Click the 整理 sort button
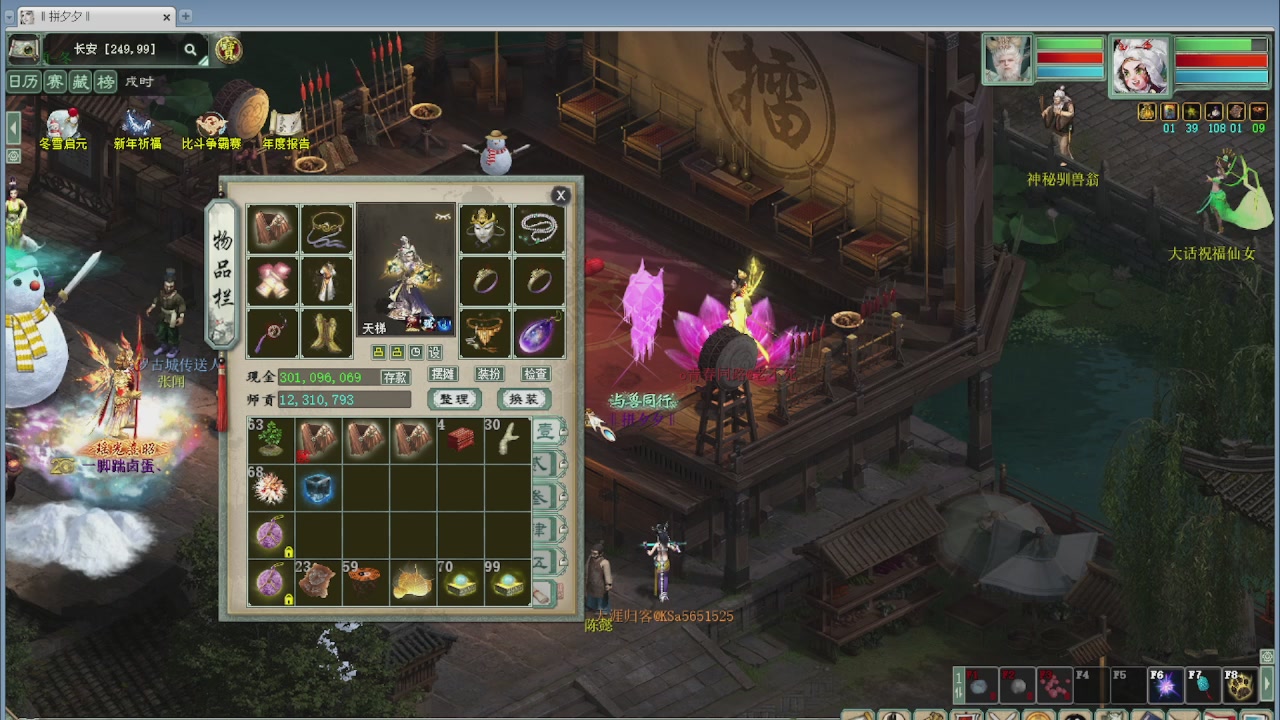Screen dimensions: 1280x720 coord(454,399)
